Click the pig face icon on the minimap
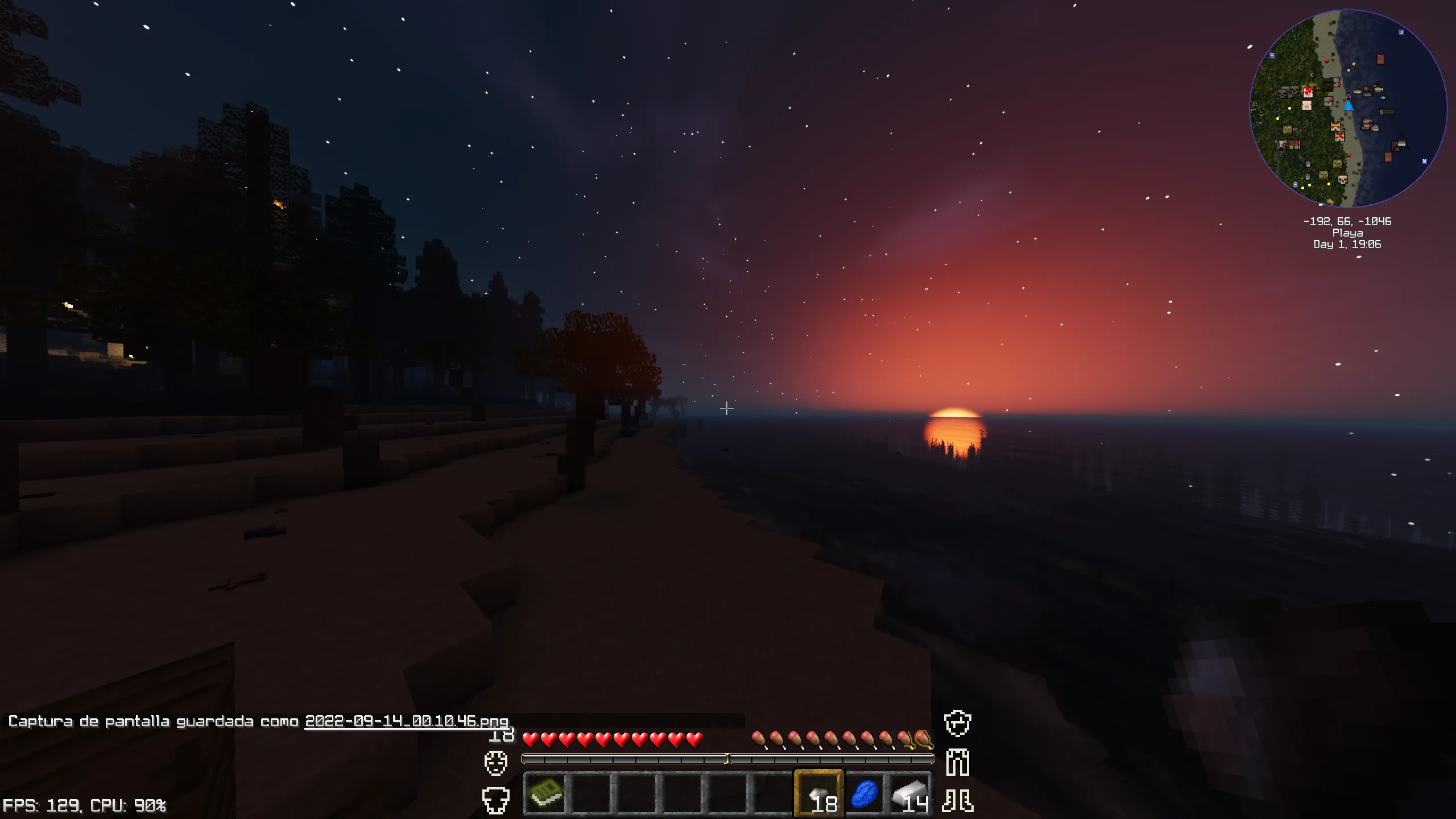 pyautogui.click(x=1307, y=106)
